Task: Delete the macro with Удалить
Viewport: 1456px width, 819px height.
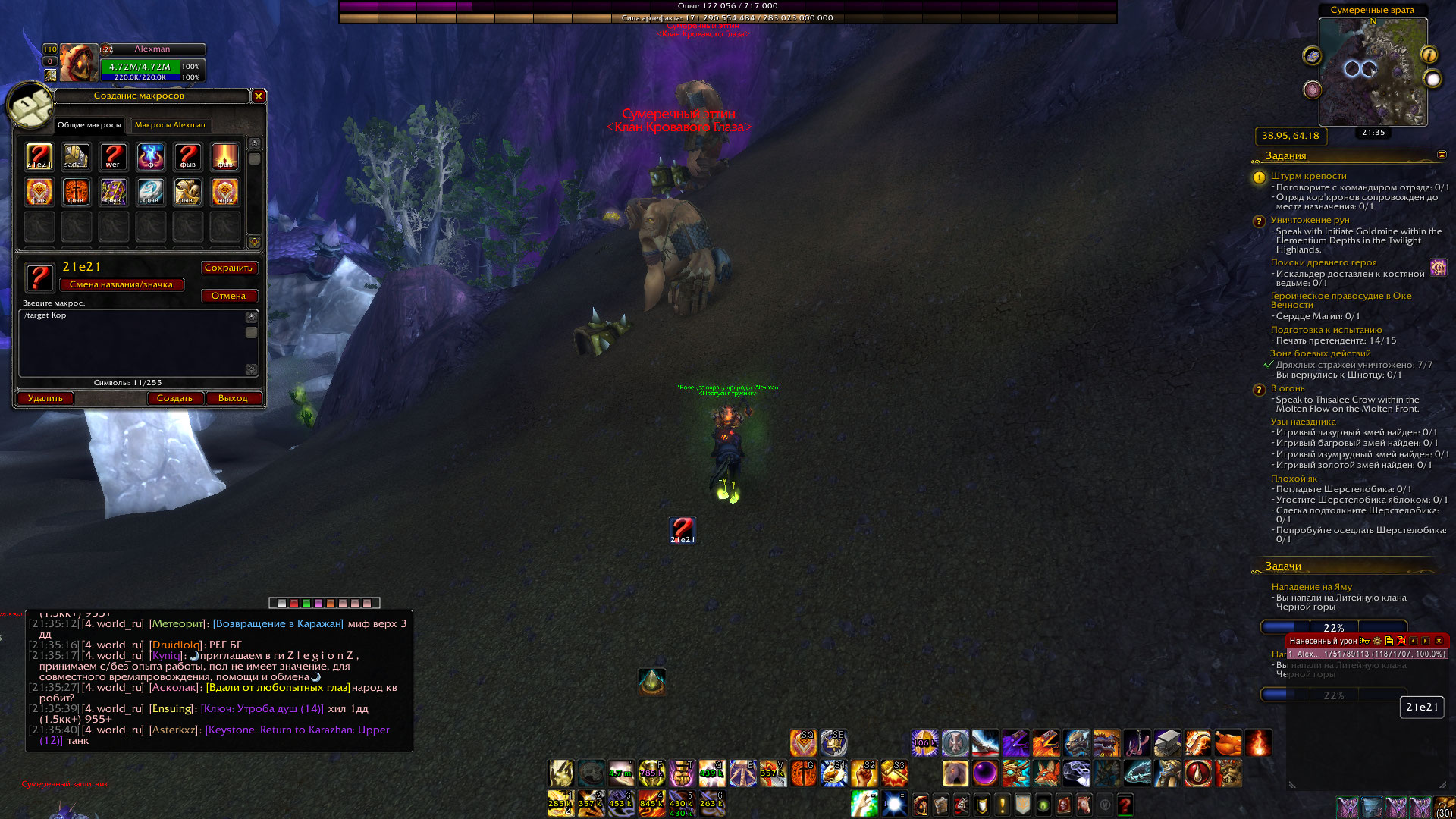Action: (x=45, y=398)
